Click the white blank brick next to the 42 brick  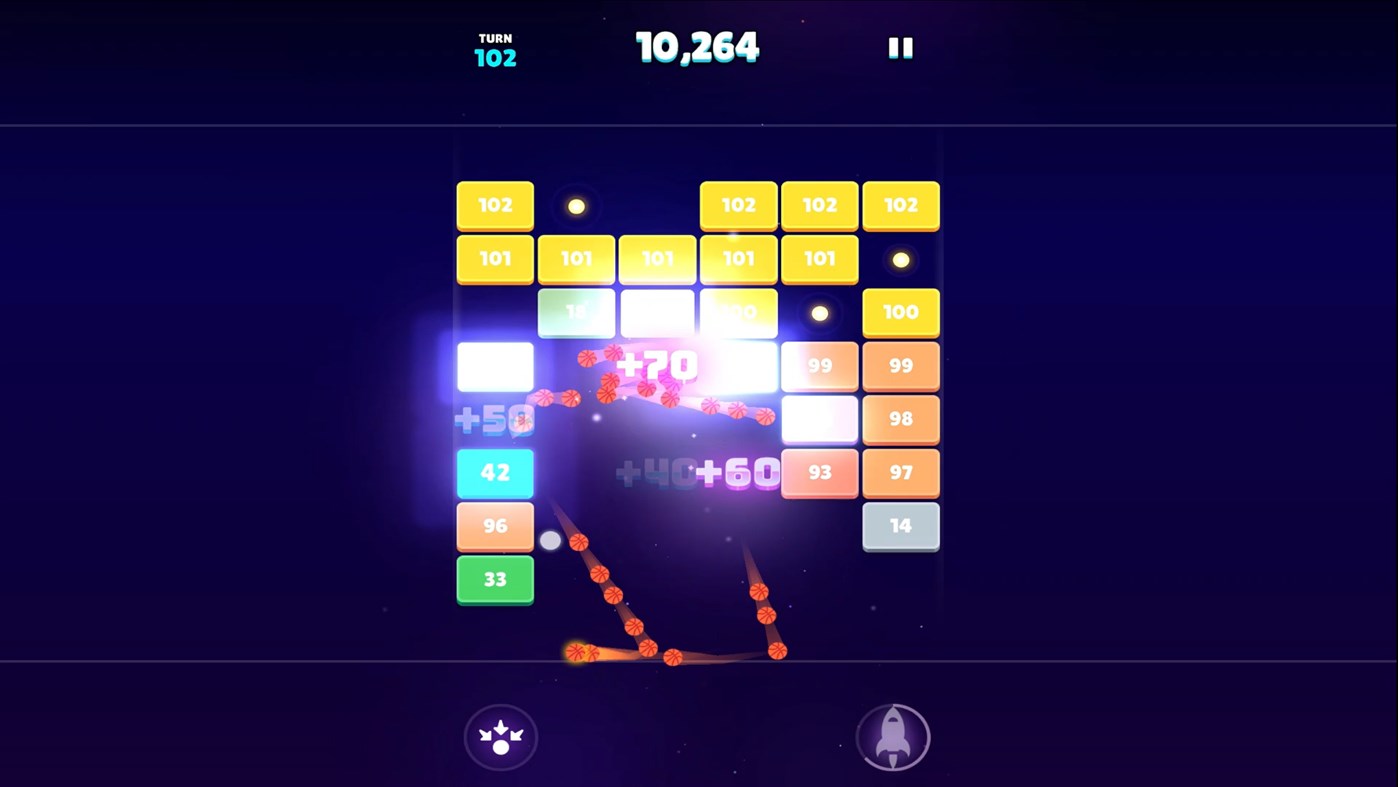[x=495, y=366]
